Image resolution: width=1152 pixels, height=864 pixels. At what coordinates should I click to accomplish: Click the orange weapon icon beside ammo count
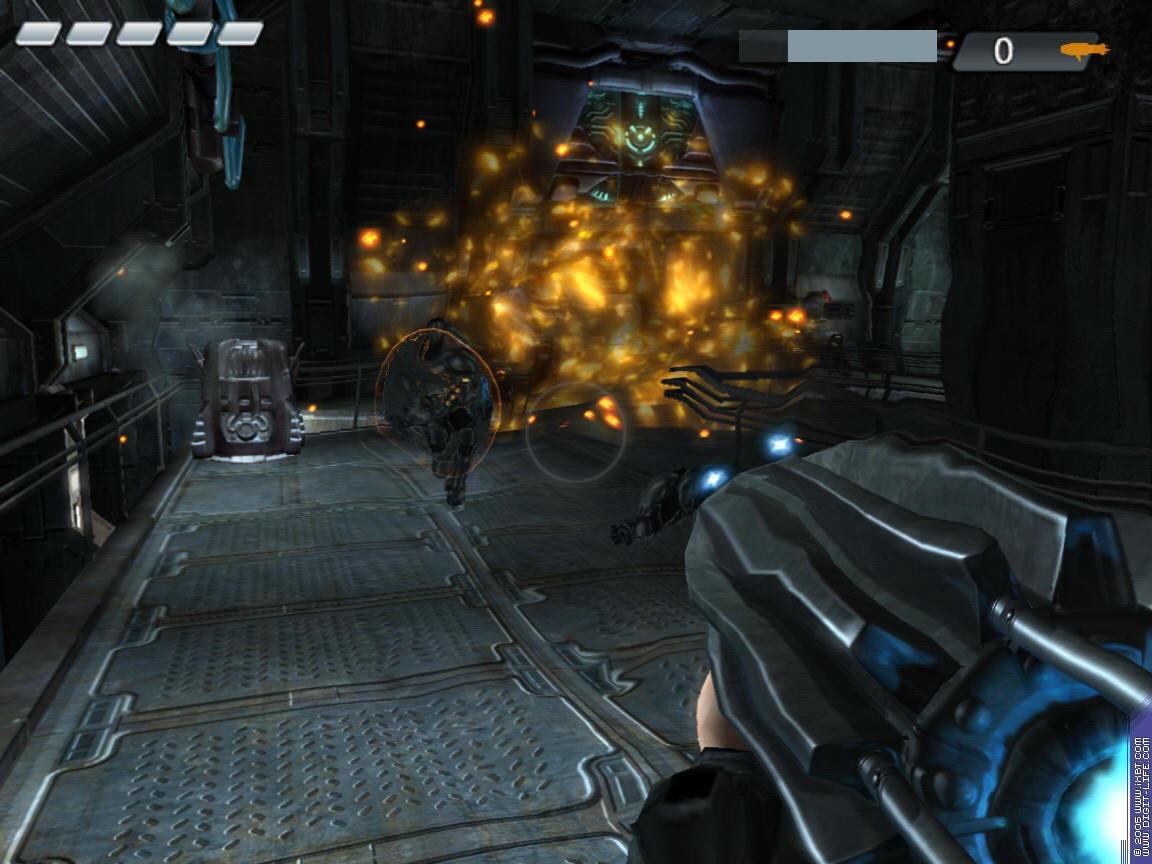click(1084, 50)
